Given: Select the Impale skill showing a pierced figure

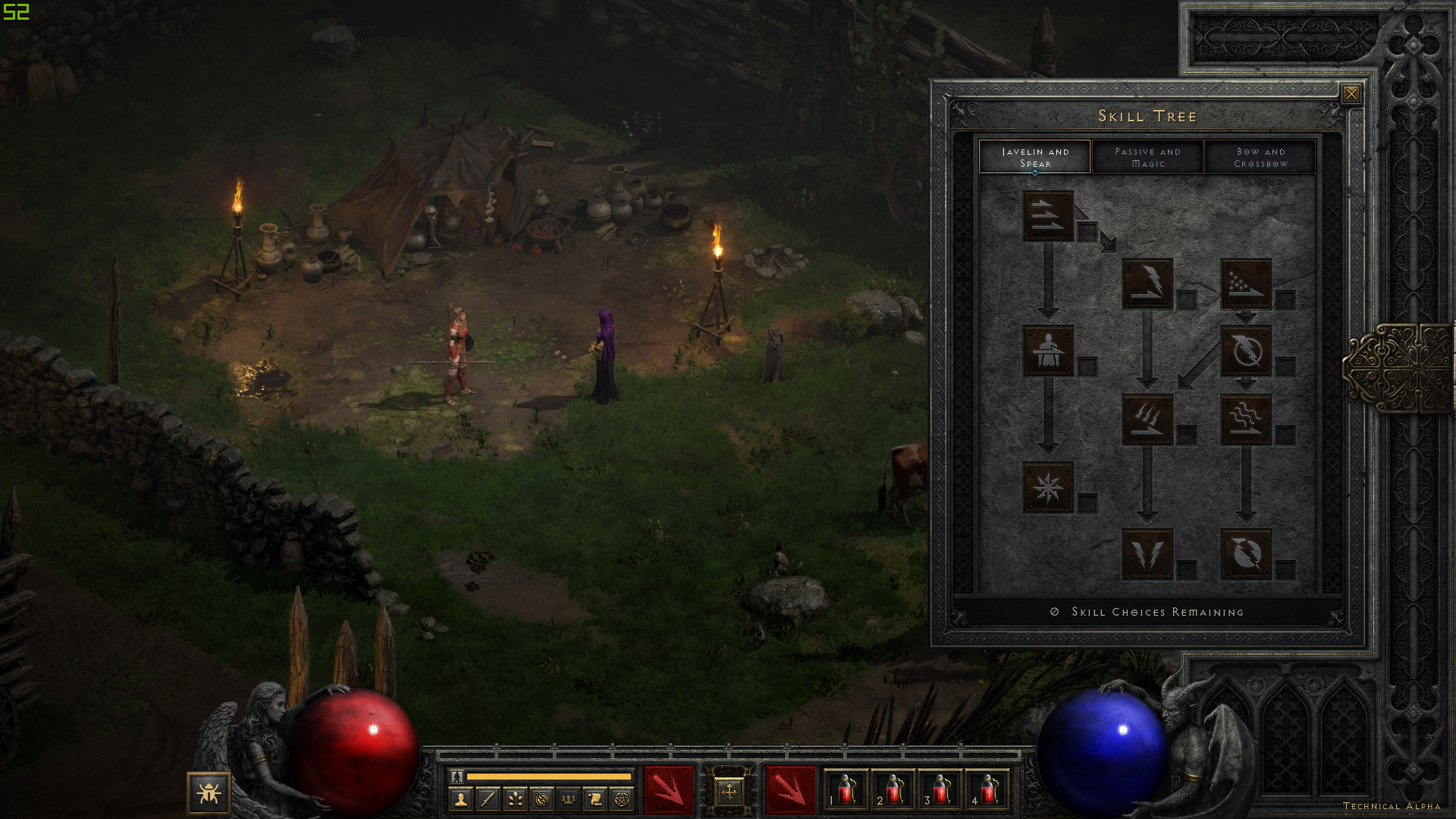Looking at the screenshot, I should click(1048, 351).
